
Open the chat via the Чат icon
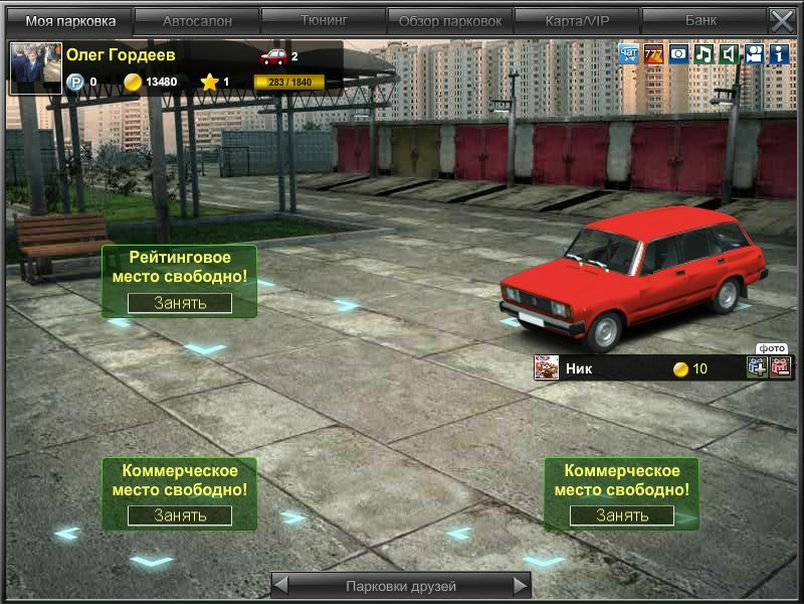pos(628,54)
